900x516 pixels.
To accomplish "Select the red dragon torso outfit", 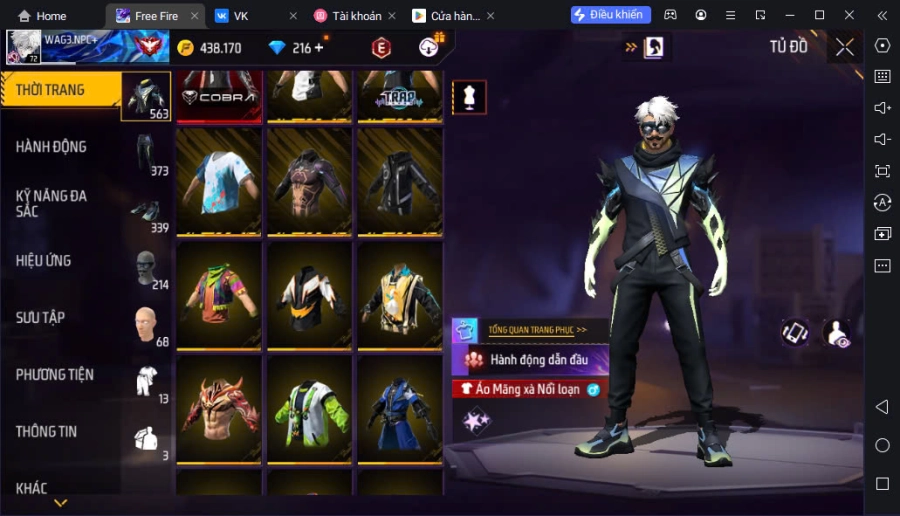I will [219, 409].
